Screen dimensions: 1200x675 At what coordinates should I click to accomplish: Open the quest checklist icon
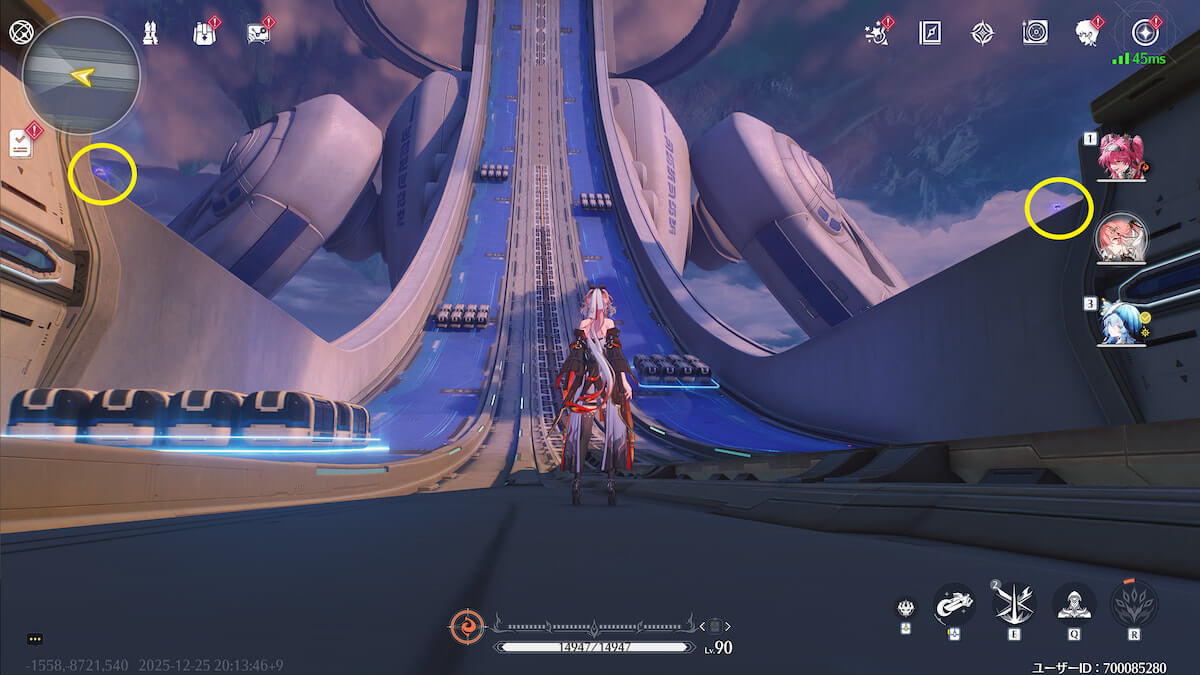tap(22, 143)
